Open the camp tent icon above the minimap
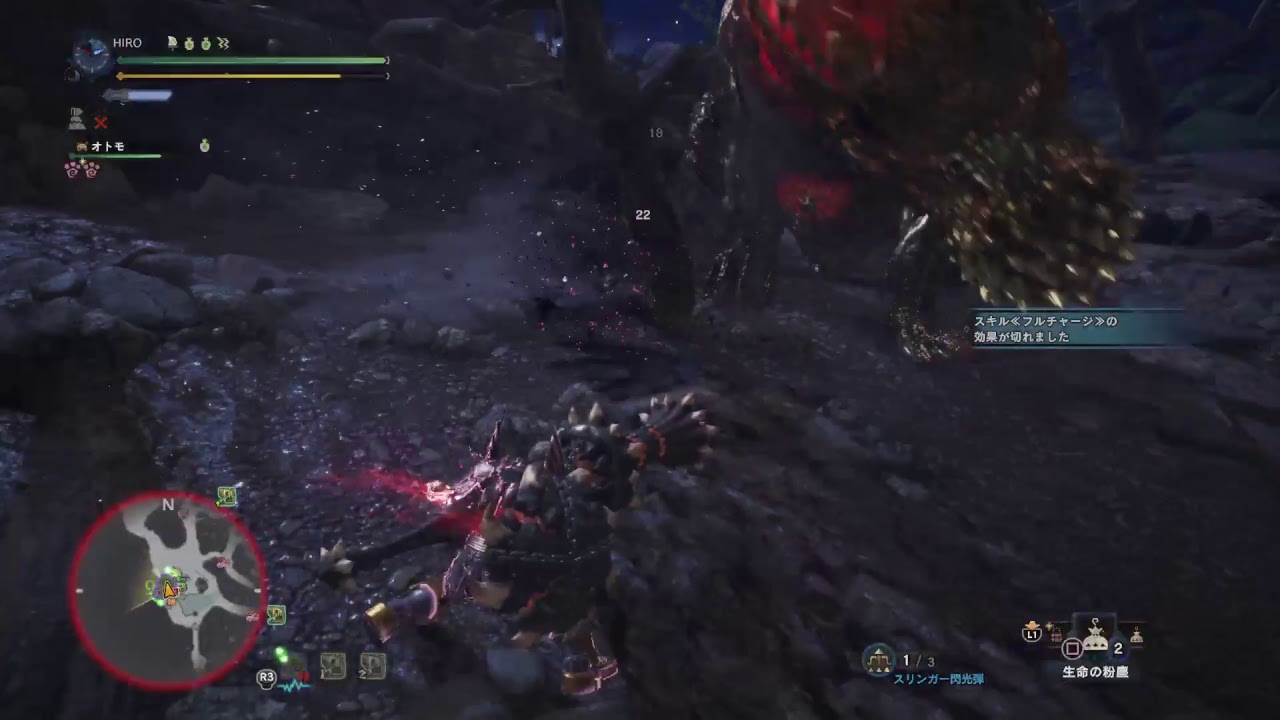 (226, 495)
